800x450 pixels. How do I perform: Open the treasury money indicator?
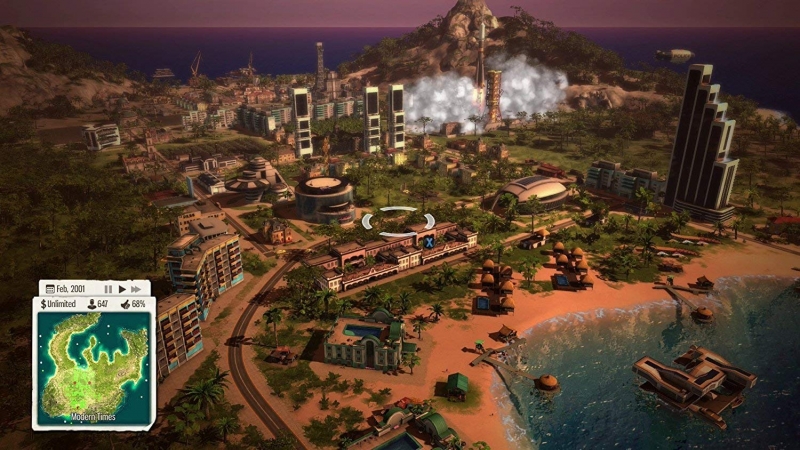pyautogui.click(x=61, y=304)
